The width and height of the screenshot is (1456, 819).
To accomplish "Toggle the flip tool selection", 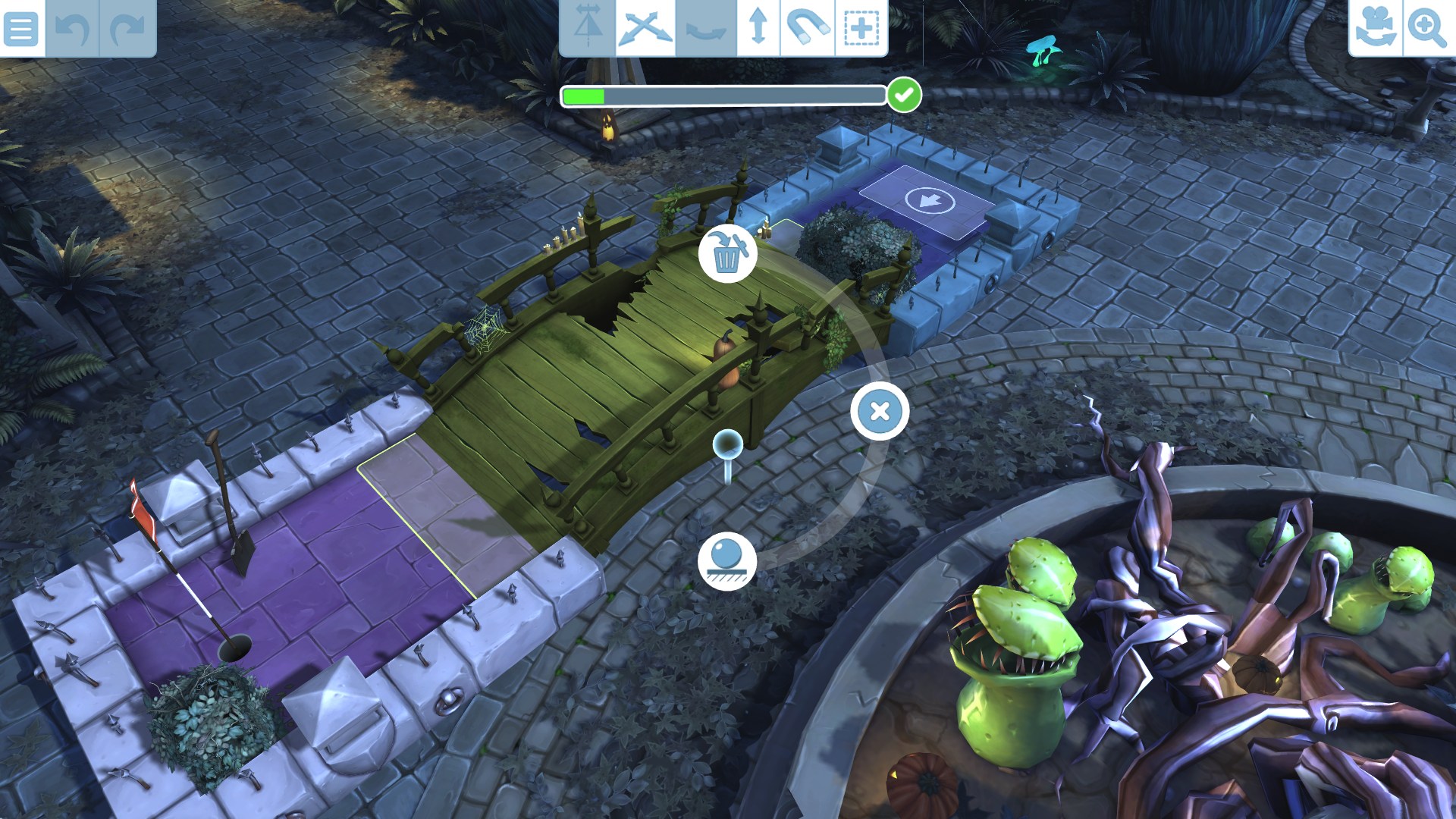I will click(x=590, y=27).
